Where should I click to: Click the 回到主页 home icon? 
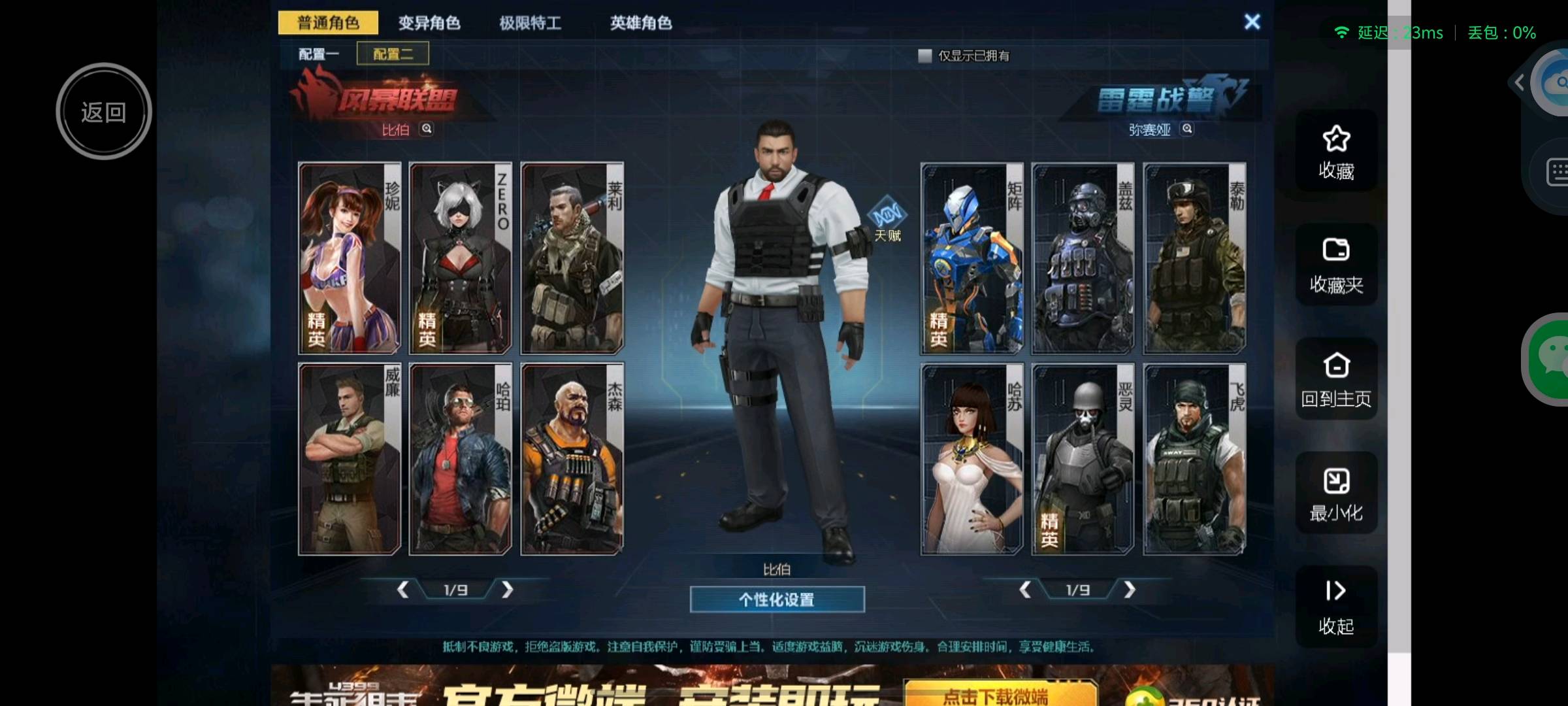point(1337,378)
